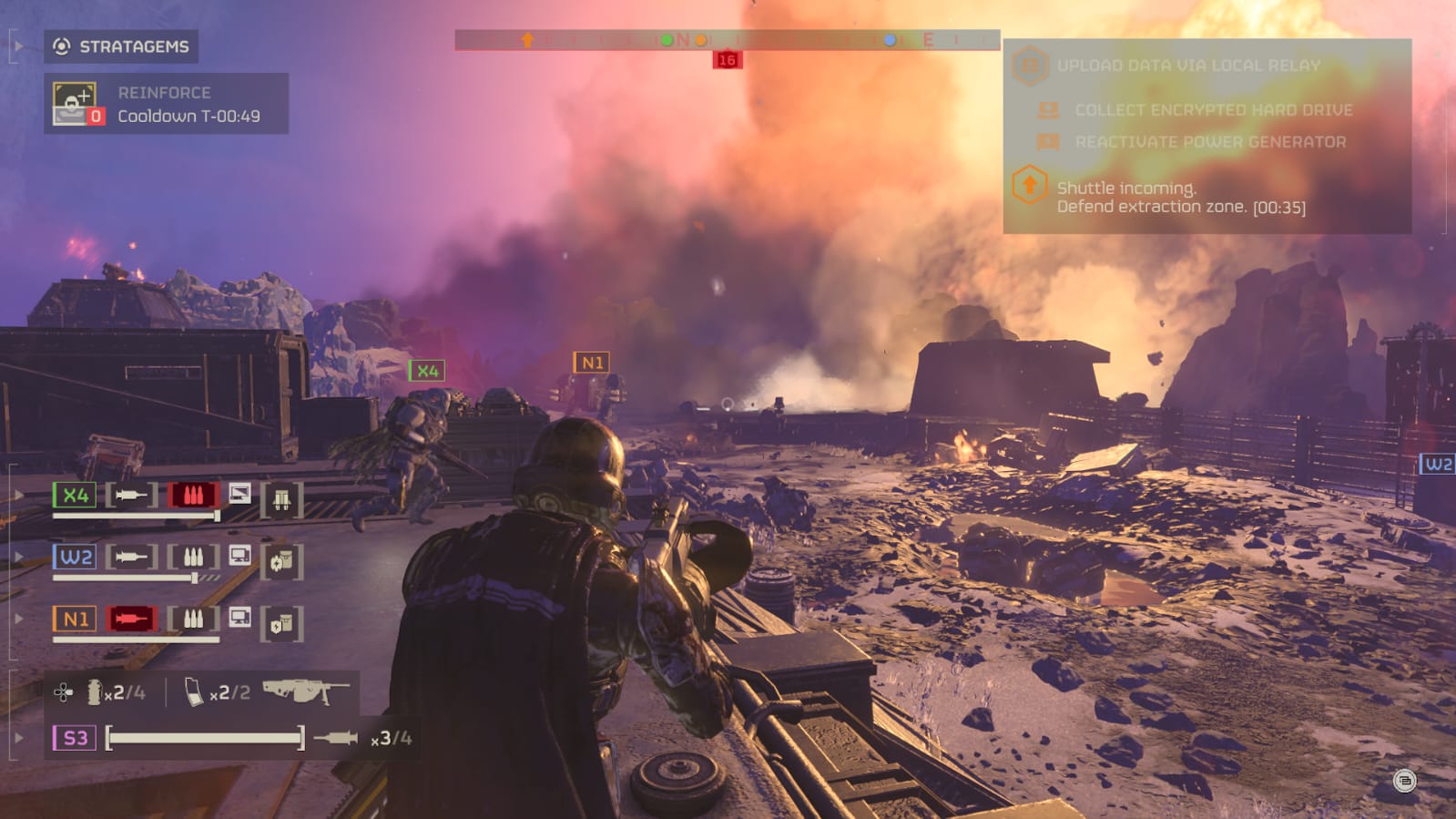Screen dimensions: 1456x819
Task: Click N1's red stim syringe icon
Action: (131, 619)
